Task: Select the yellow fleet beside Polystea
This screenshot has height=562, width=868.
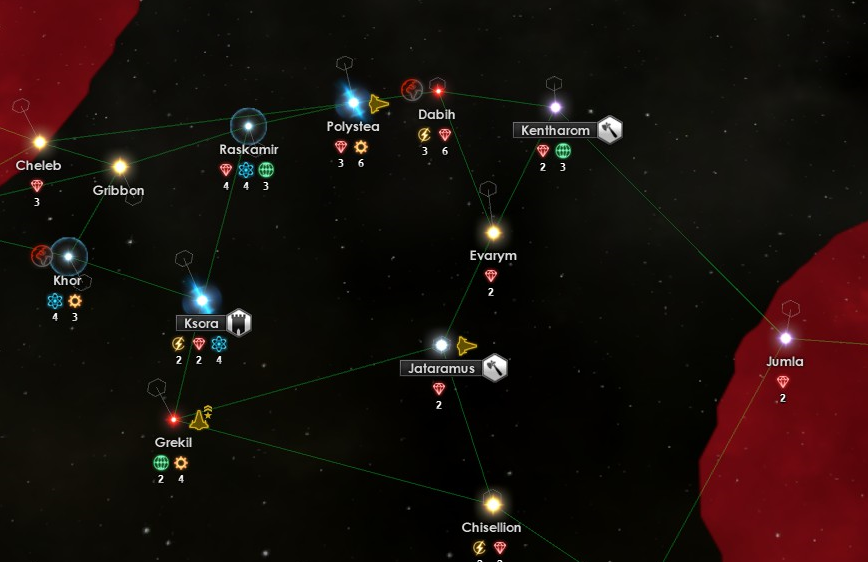Action: click(378, 104)
